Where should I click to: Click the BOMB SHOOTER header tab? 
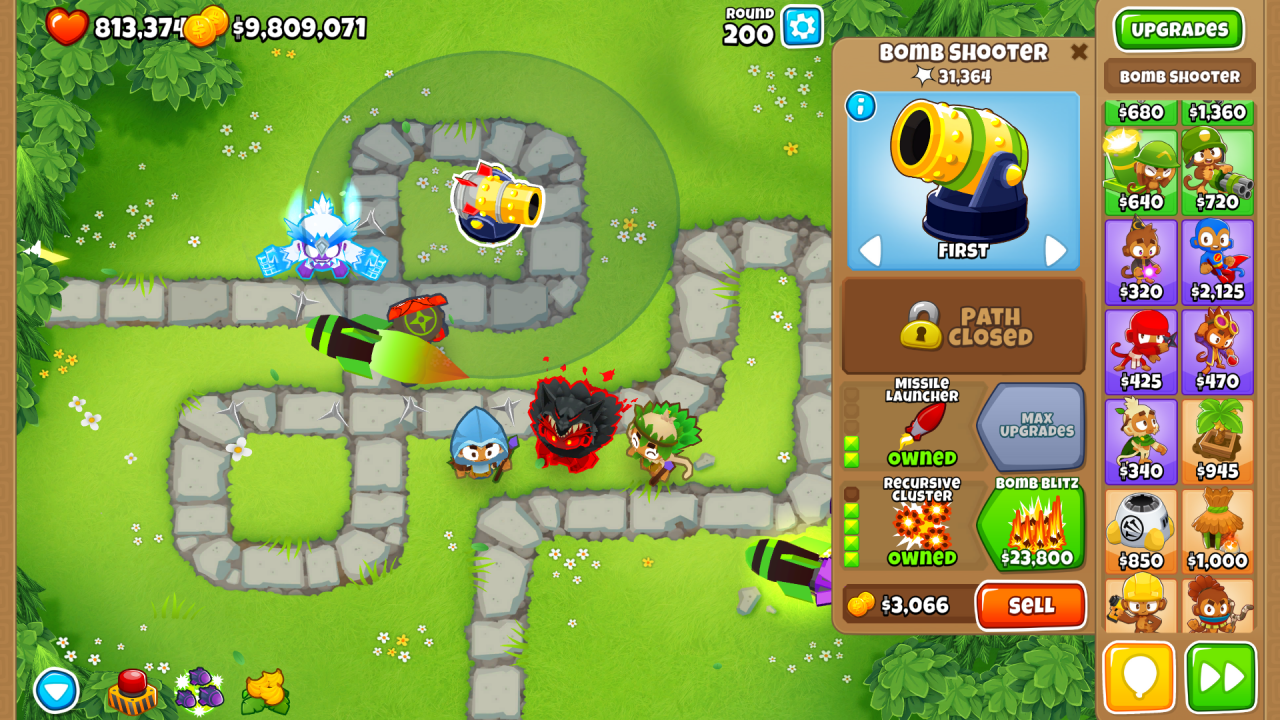pos(1178,76)
